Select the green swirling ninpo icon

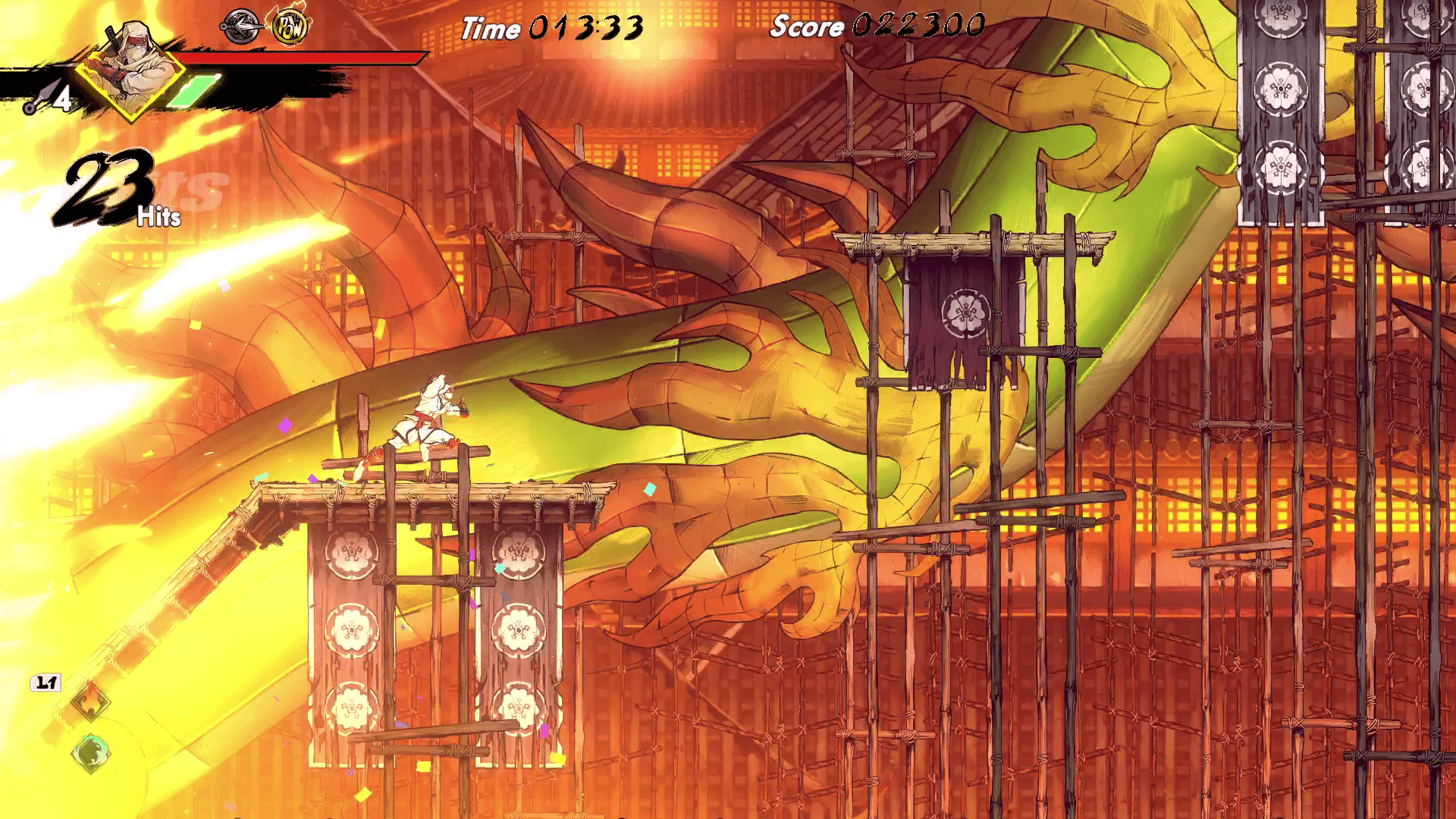click(x=91, y=753)
